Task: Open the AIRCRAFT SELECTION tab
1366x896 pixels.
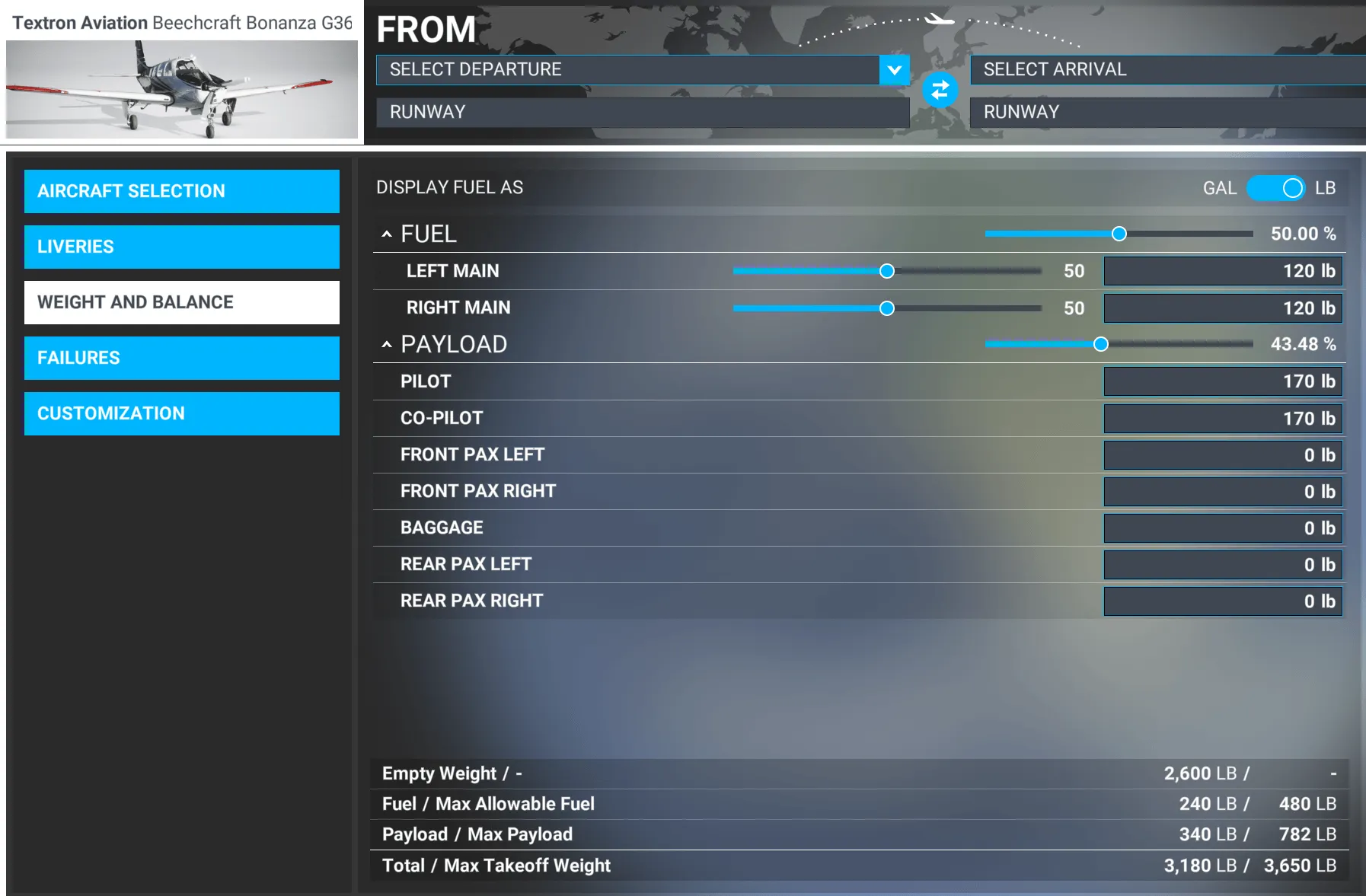Action: [182, 191]
